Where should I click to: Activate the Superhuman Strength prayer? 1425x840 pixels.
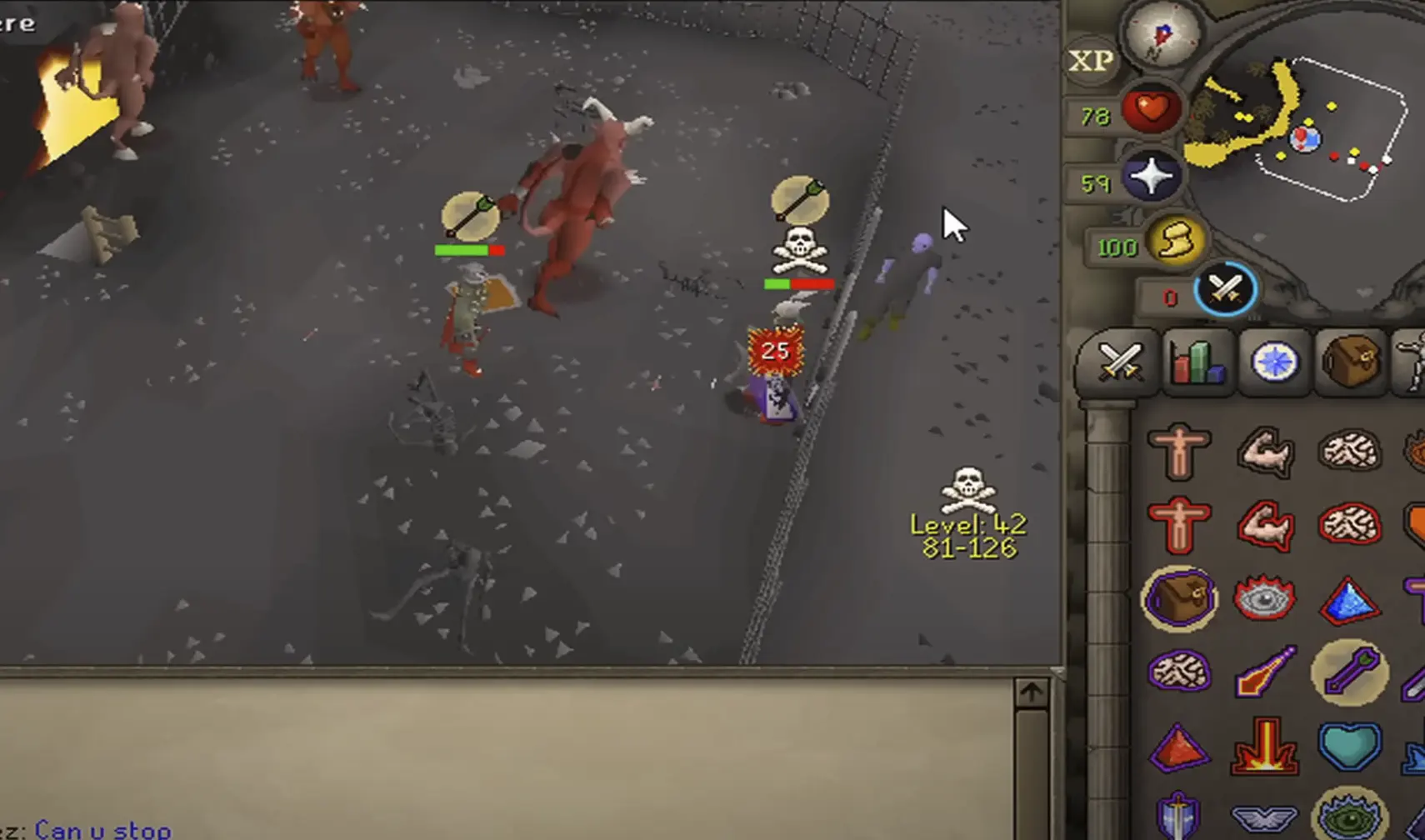[x=1265, y=525]
